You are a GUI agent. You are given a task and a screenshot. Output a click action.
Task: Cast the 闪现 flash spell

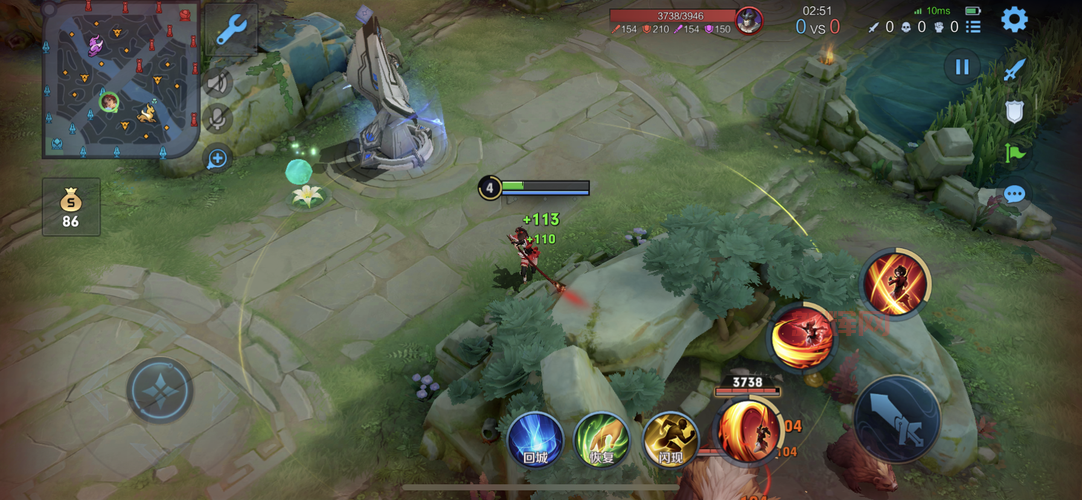(x=670, y=439)
